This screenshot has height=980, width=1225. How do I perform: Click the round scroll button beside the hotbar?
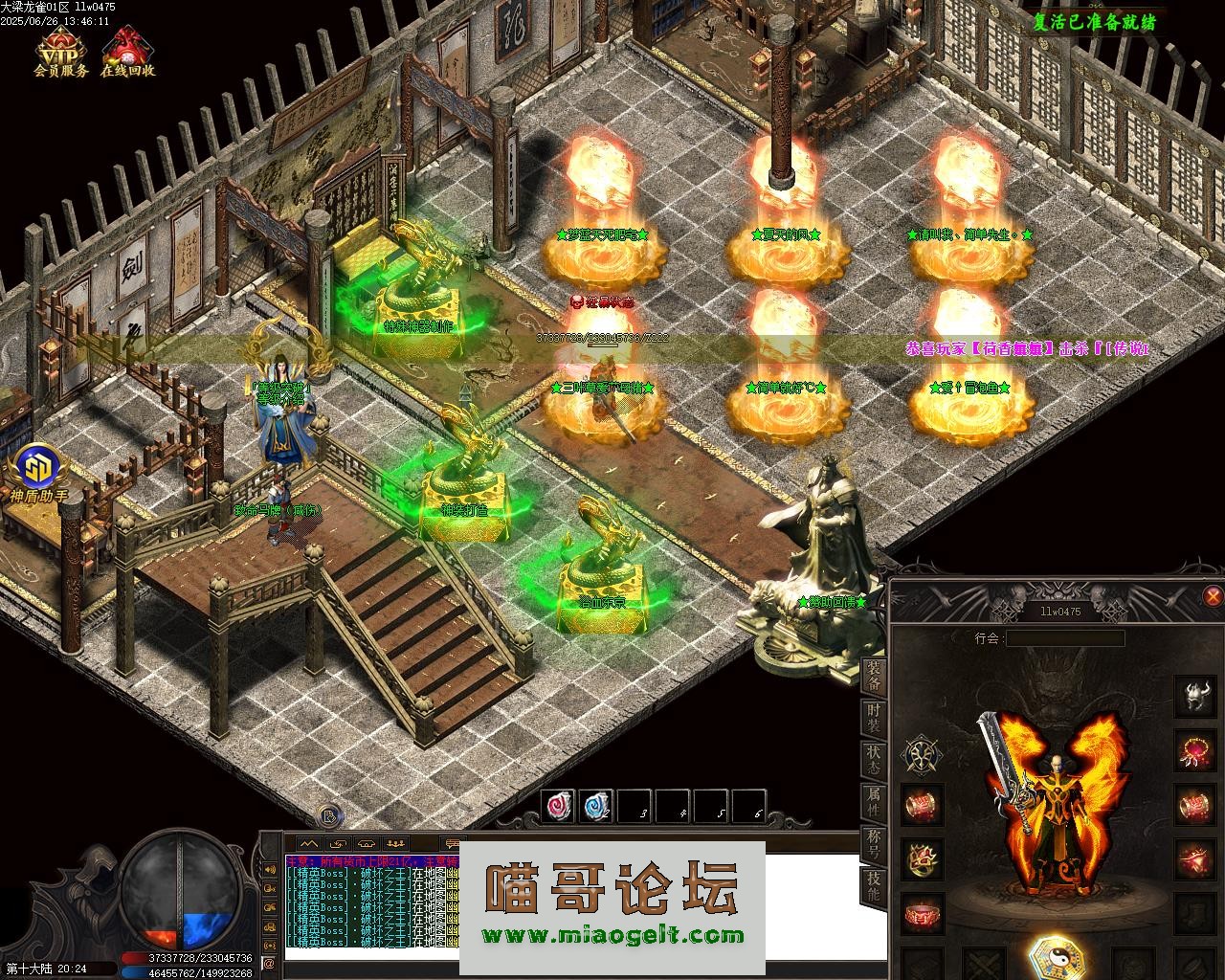coord(329,816)
